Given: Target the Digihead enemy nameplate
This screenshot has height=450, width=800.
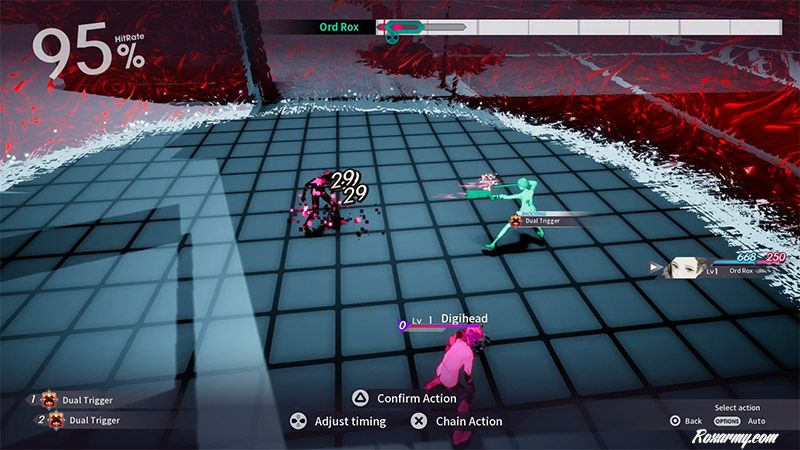Looking at the screenshot, I should click(x=463, y=319).
